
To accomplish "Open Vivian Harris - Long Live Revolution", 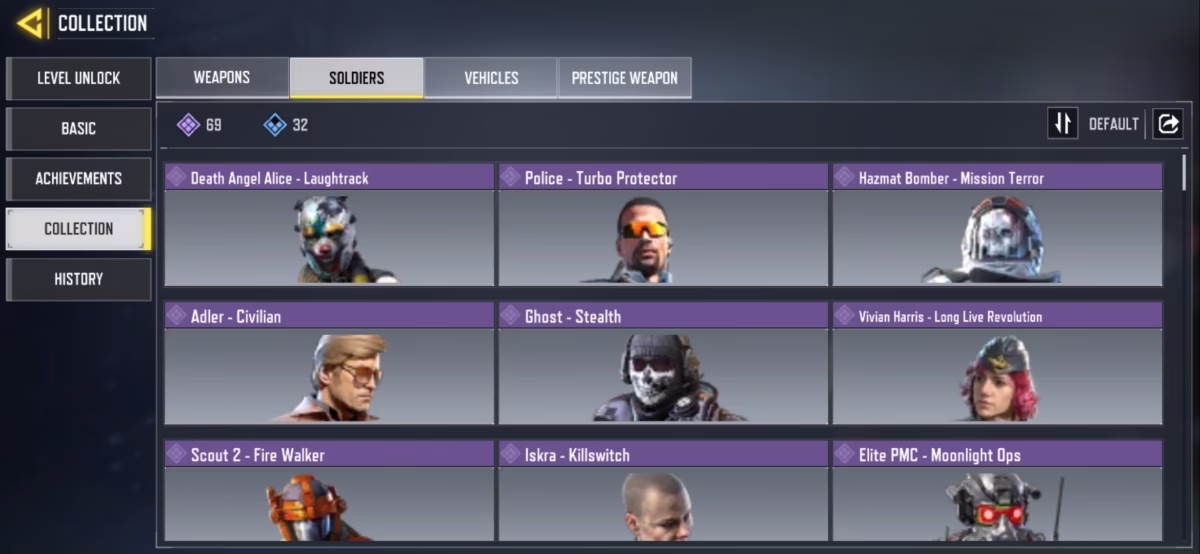I will (997, 363).
